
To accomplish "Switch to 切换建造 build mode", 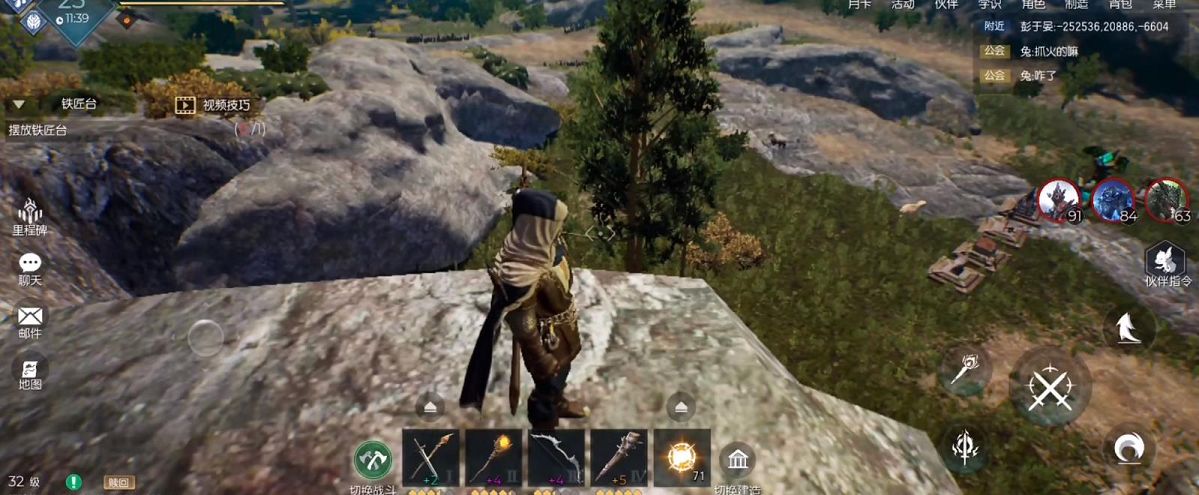I will tap(738, 461).
